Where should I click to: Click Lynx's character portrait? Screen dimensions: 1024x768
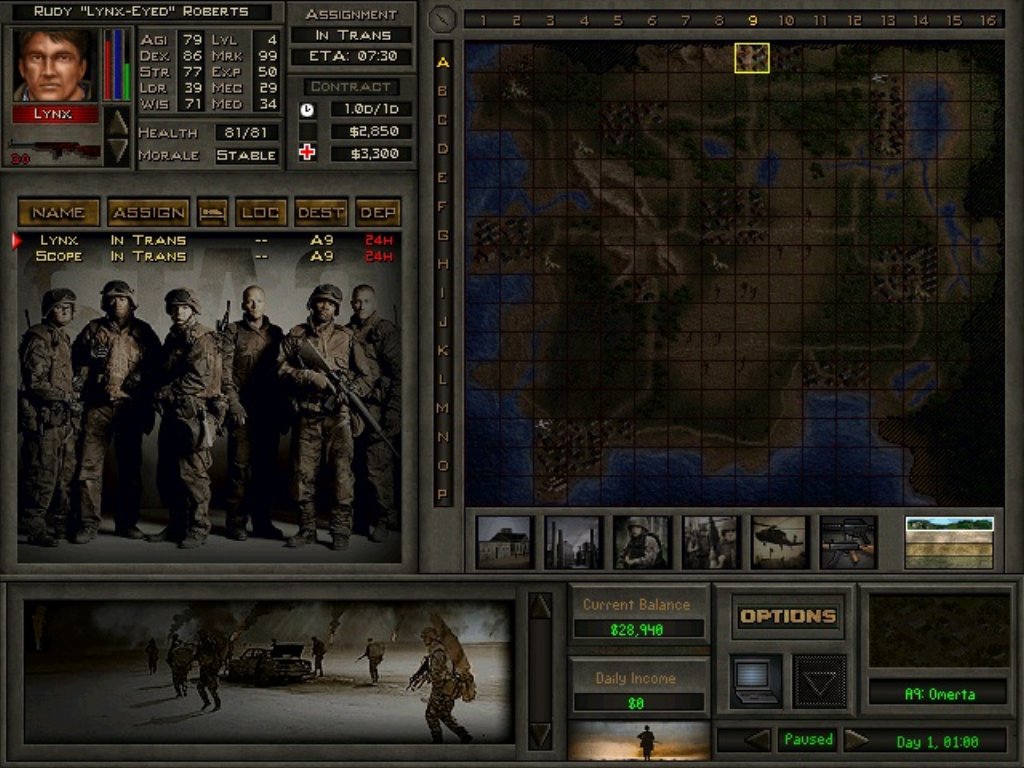(55, 65)
